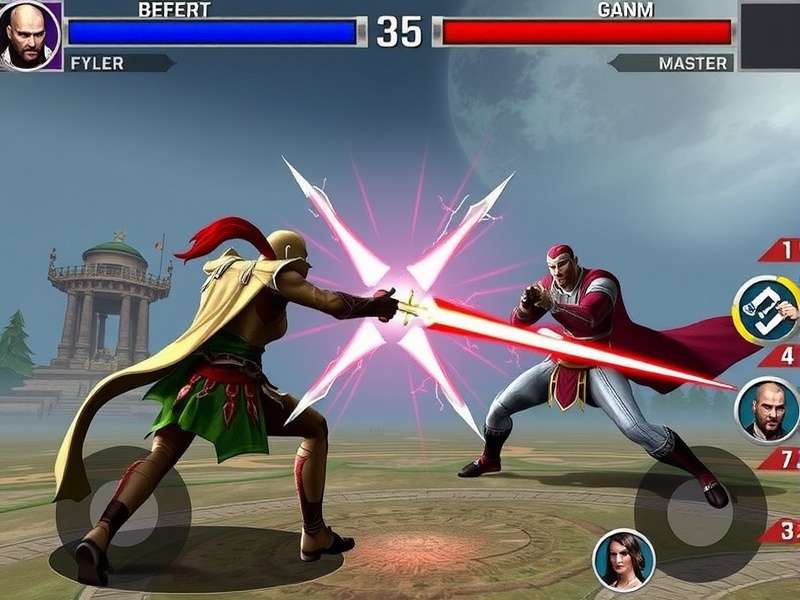Click the fighter portrait beside the blue health bar
This screenshot has height=600, width=800.
(x=30, y=35)
